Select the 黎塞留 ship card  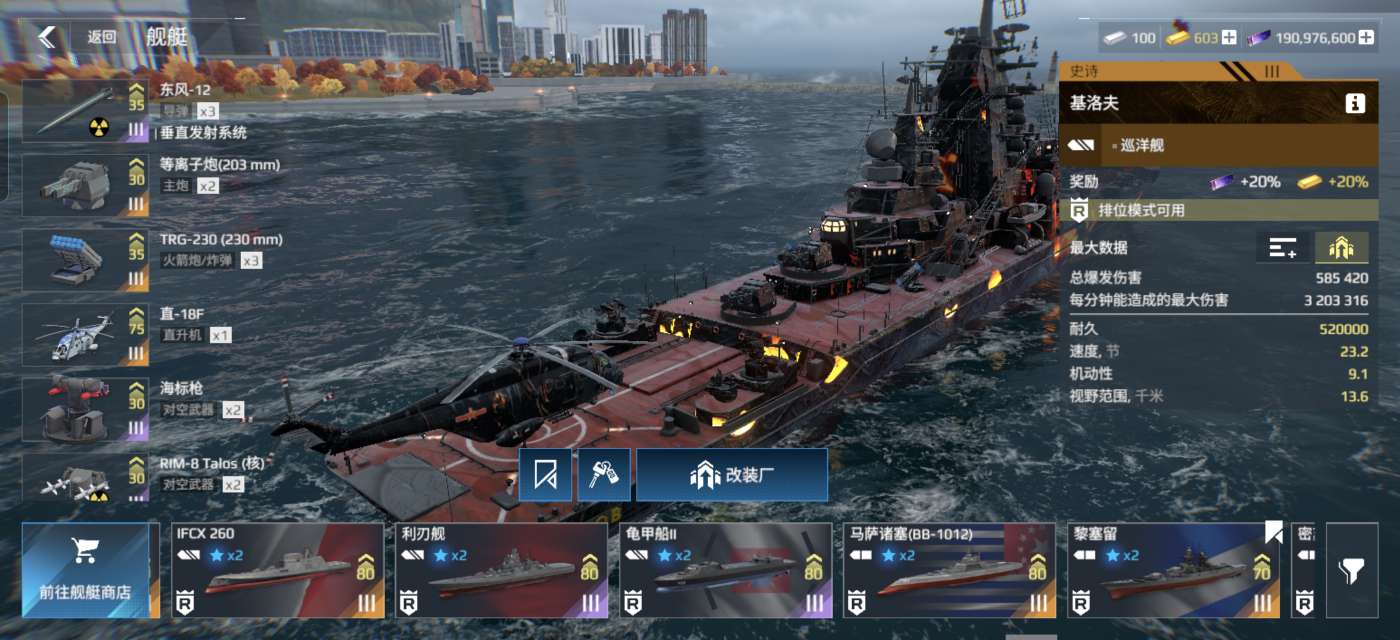point(1172,570)
